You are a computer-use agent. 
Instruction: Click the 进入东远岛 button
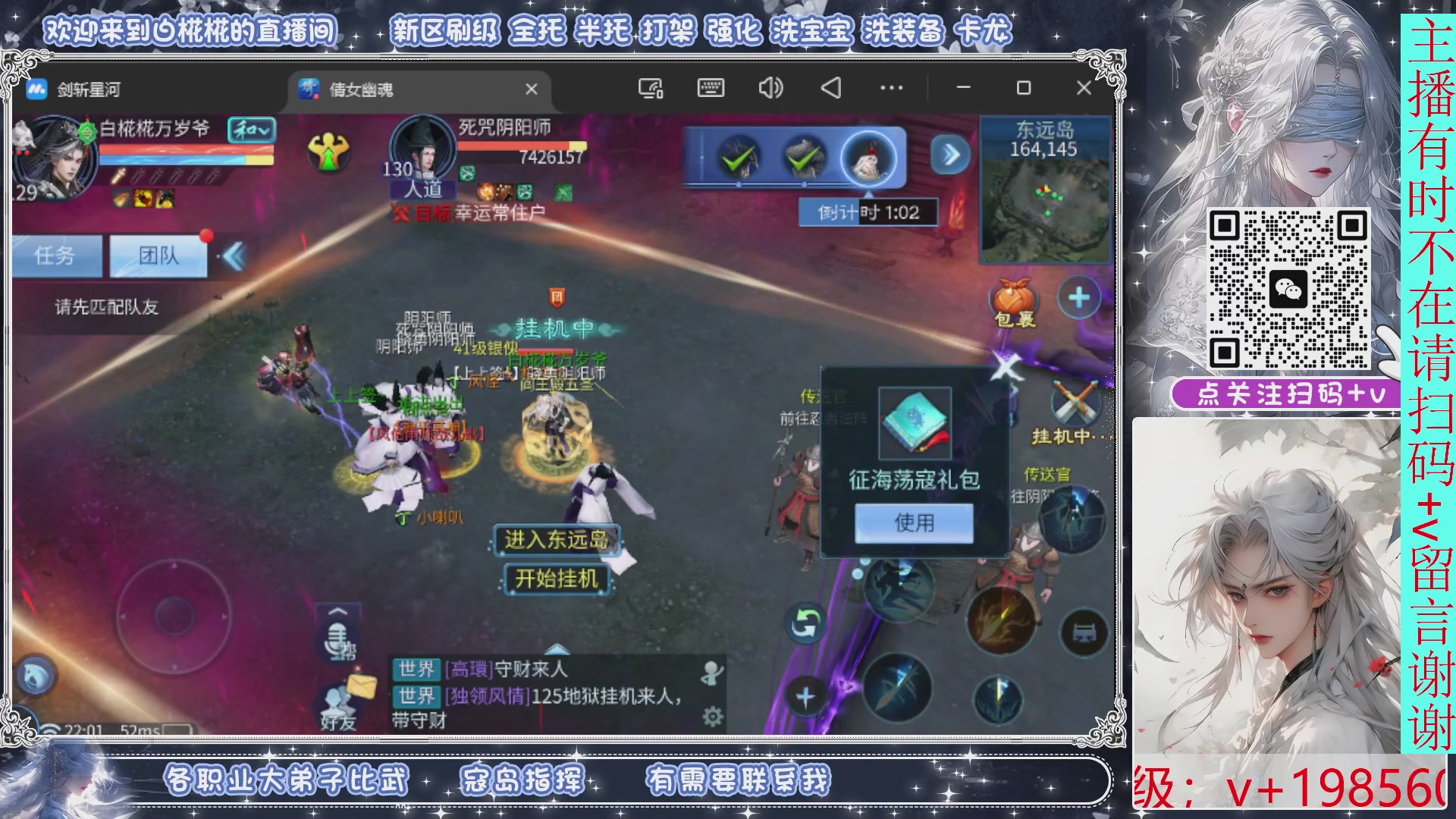click(x=557, y=541)
